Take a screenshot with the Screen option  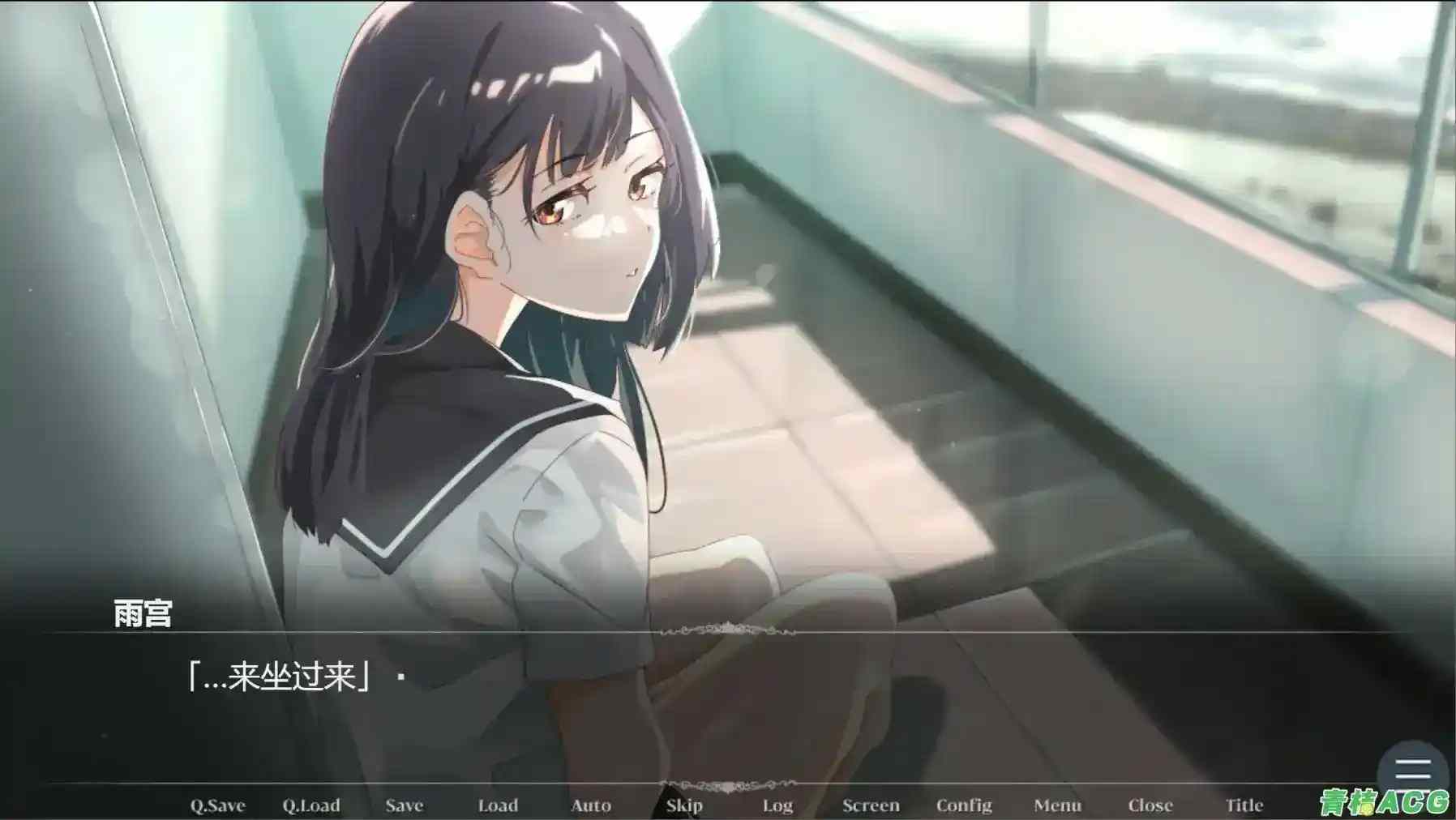pyautogui.click(x=871, y=805)
